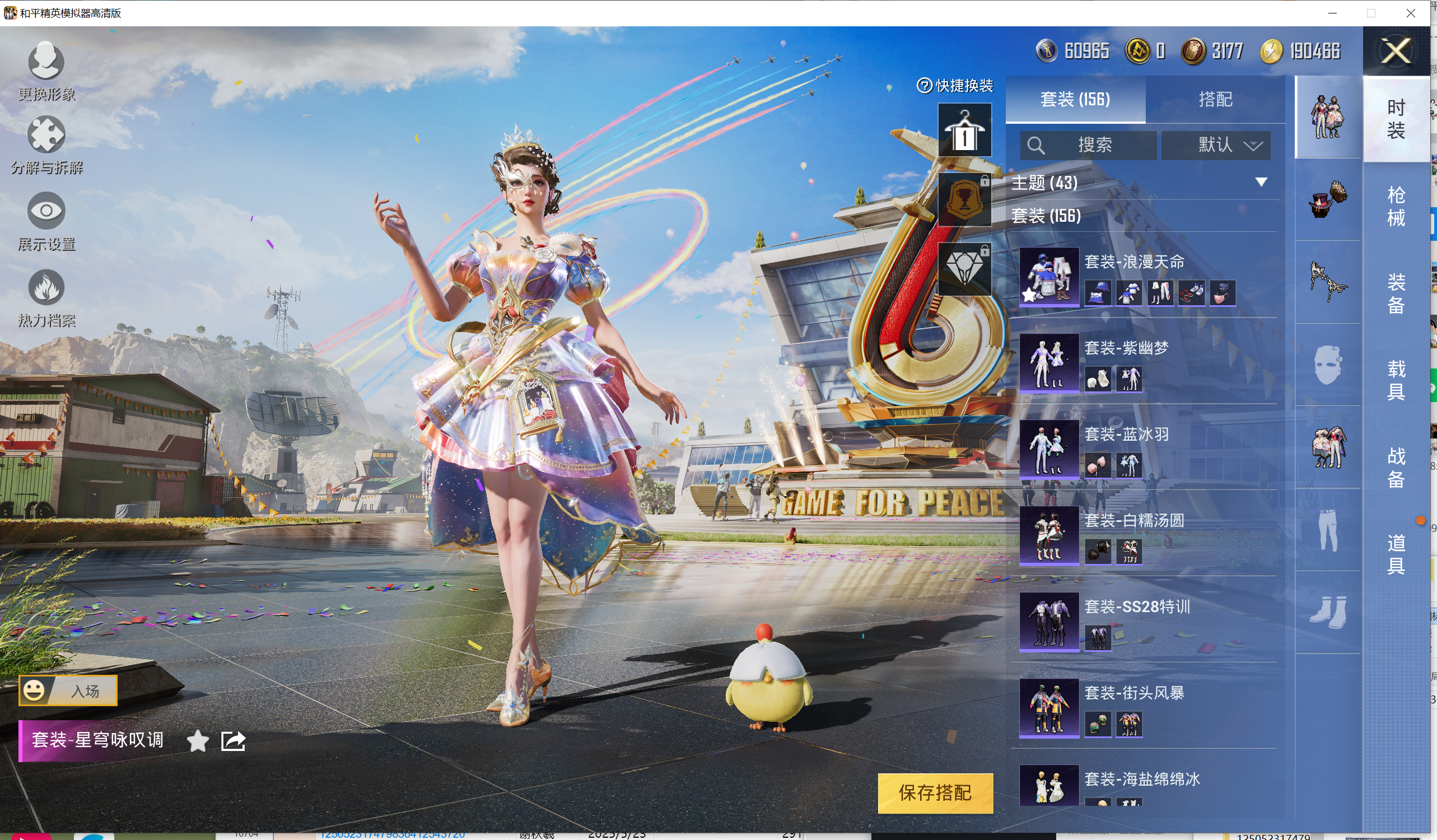Image resolution: width=1437 pixels, height=840 pixels.
Task: Select the 套装 (156) tab
Action: click(x=1075, y=99)
